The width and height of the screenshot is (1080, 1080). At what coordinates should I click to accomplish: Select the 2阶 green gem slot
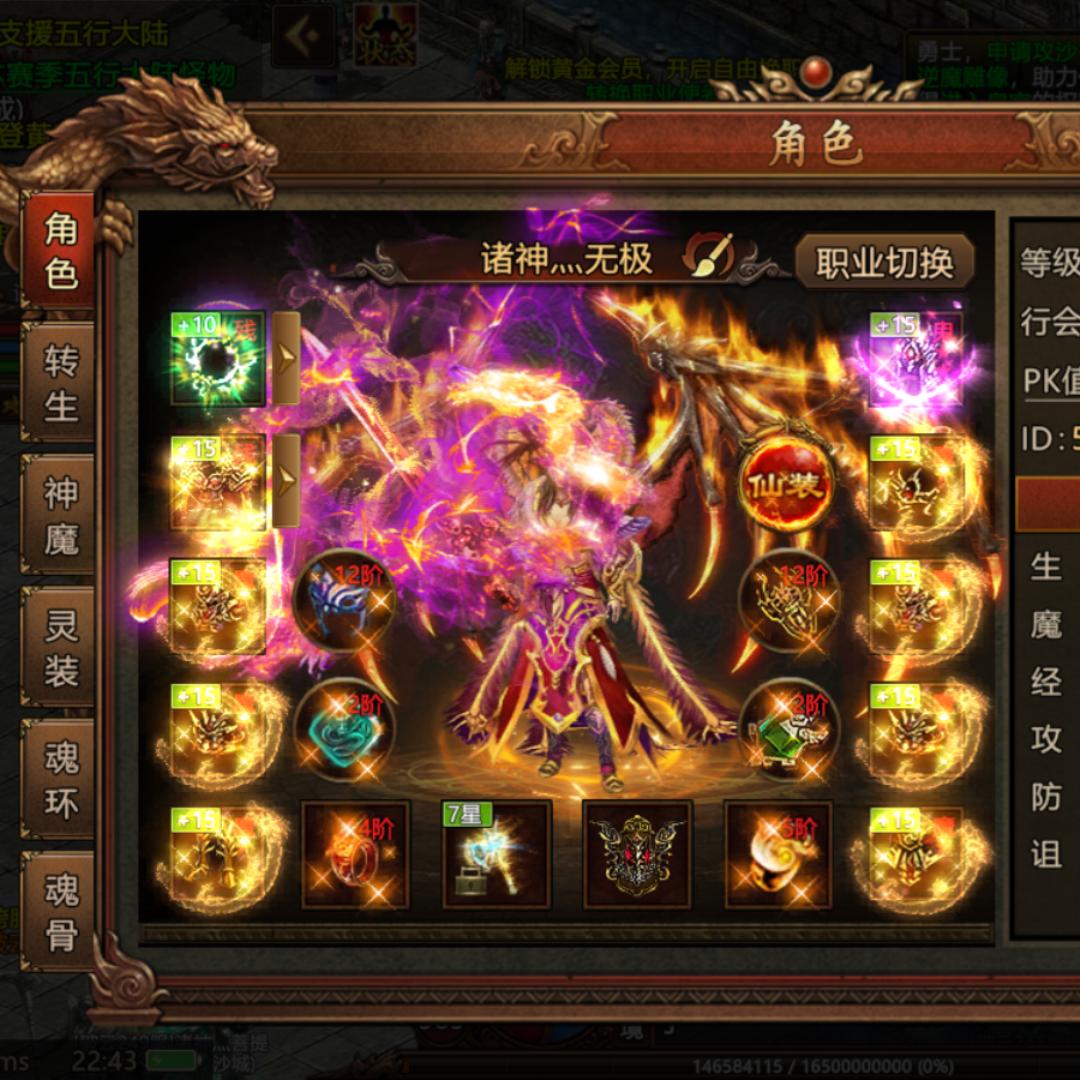click(787, 730)
